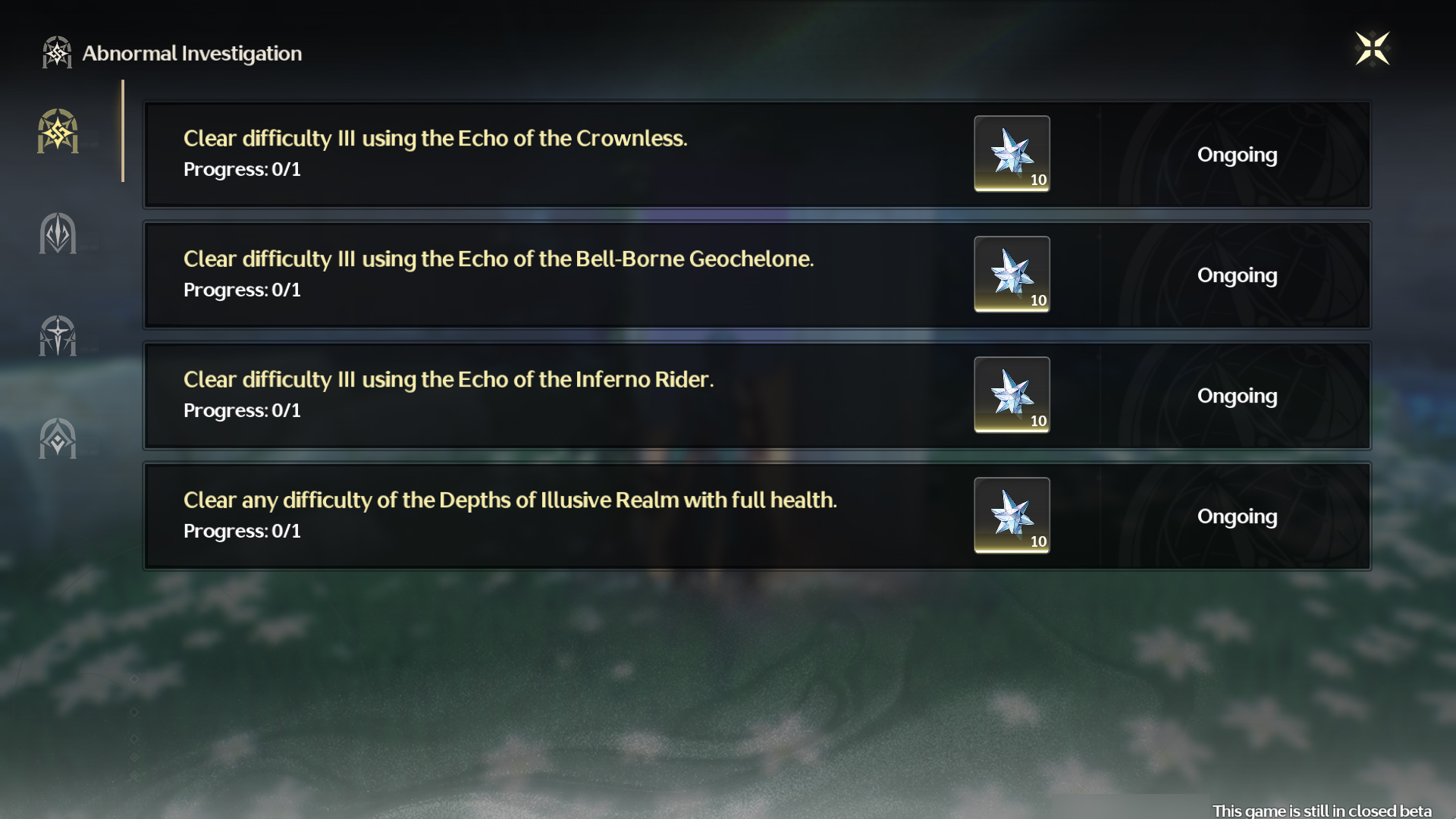Image resolution: width=1456 pixels, height=819 pixels.
Task: Click Ongoing status on Crownless task
Action: (1237, 155)
